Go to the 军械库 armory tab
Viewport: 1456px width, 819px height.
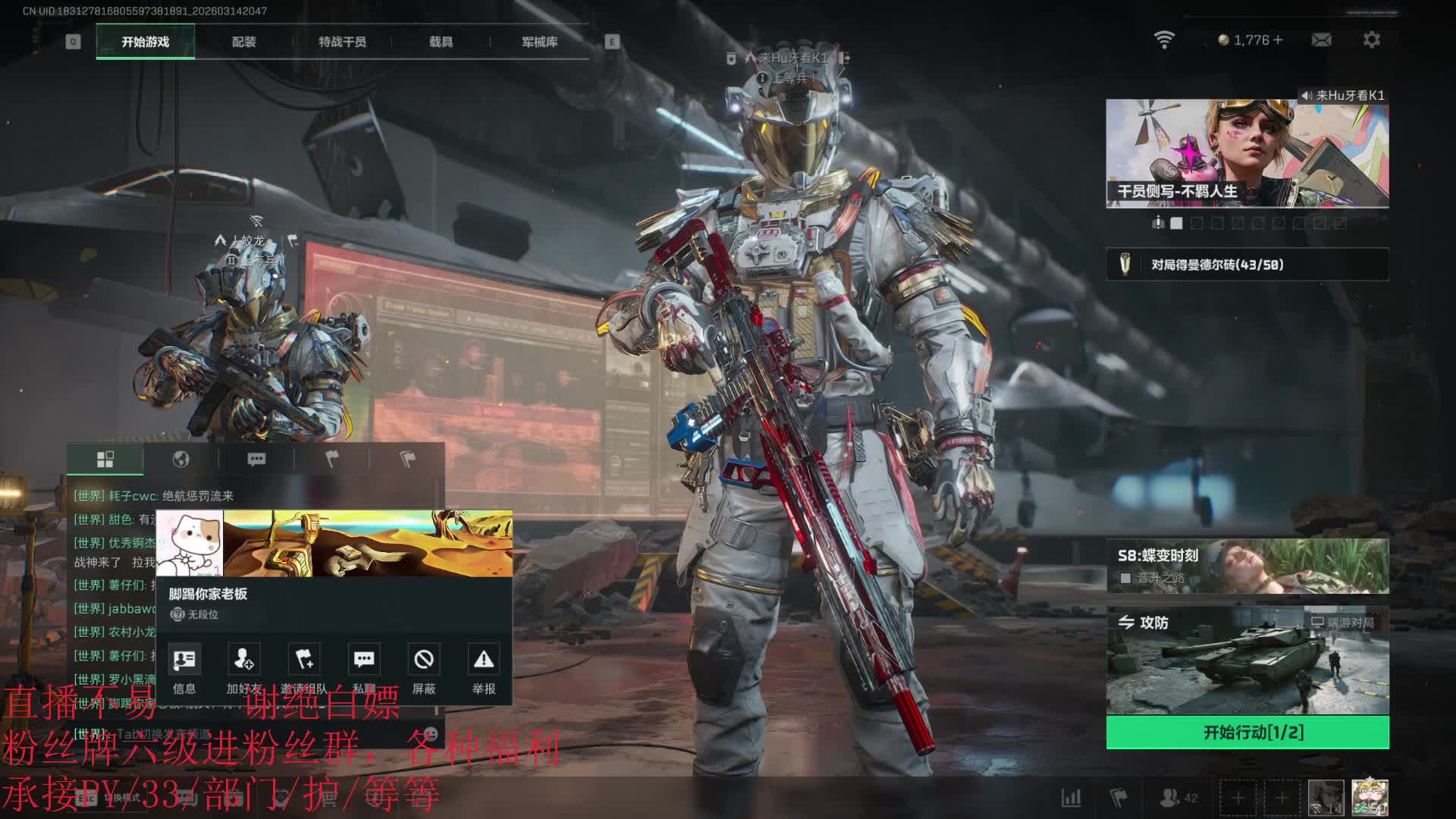(539, 42)
